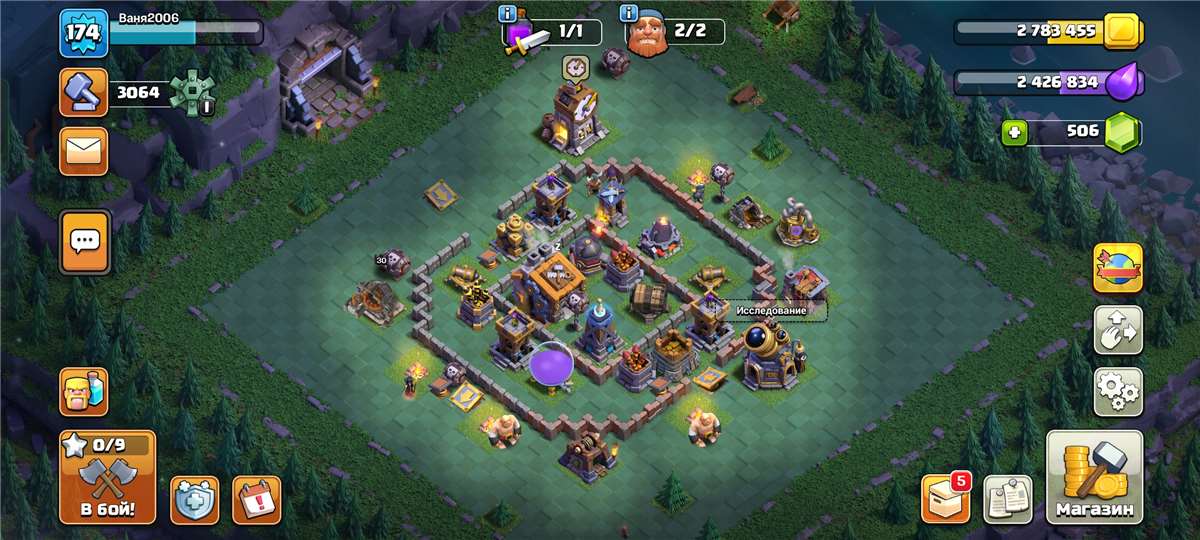This screenshot has height=540, width=1200.
Task: Open the red events calendar button
Action: [256, 499]
